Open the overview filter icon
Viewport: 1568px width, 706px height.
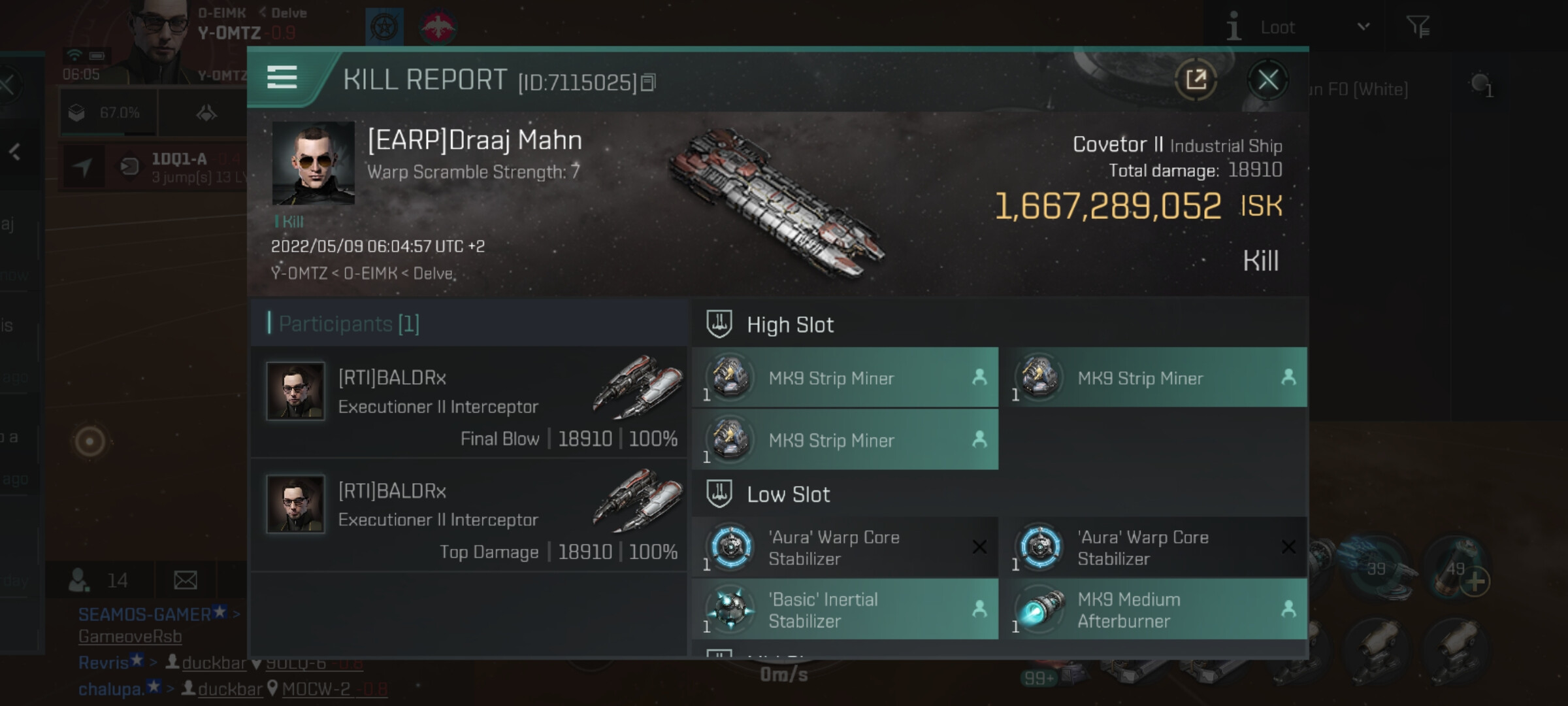pos(1418,27)
